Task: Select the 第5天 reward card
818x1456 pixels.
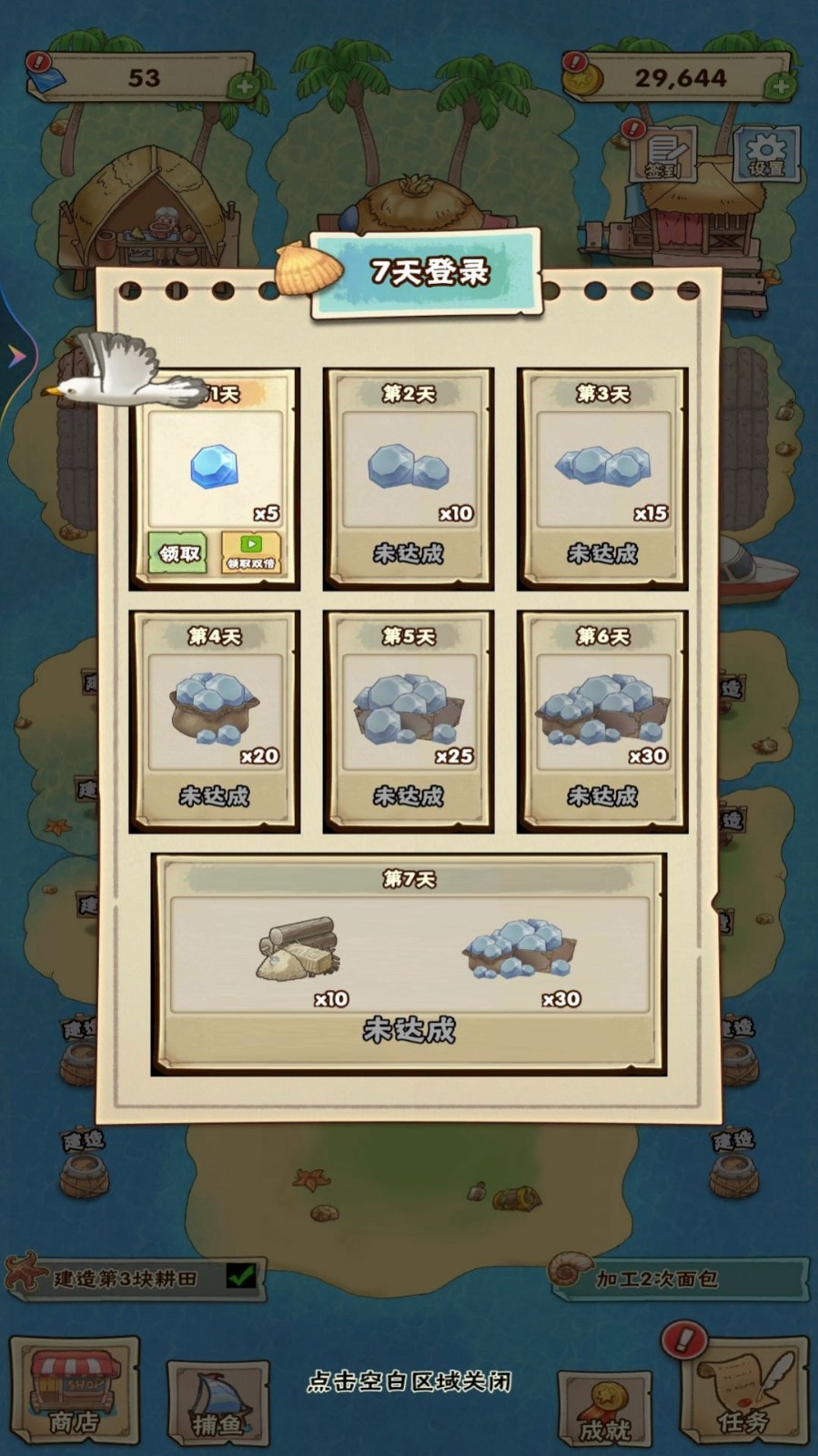Action: point(409,721)
